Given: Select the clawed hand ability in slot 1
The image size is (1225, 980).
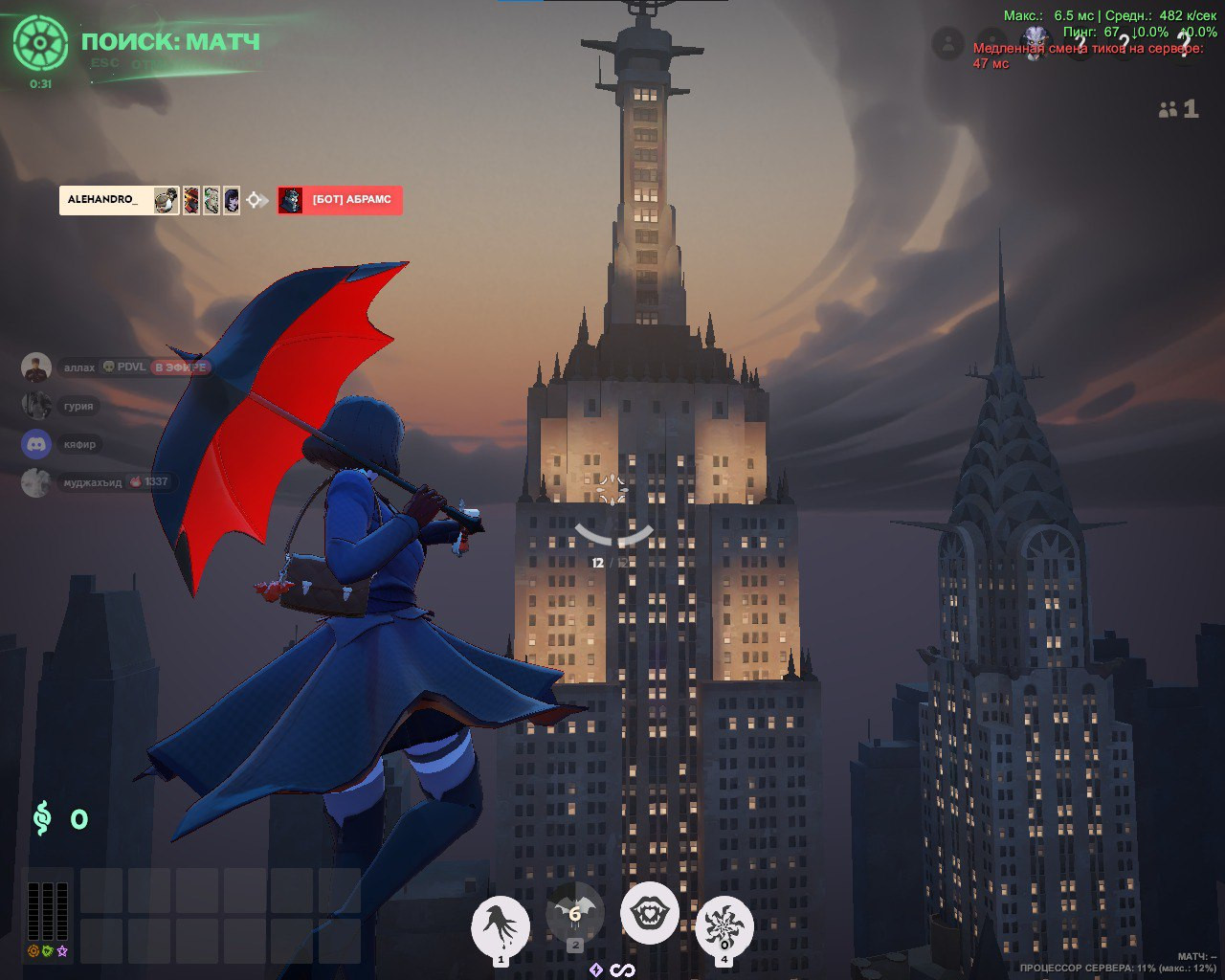Looking at the screenshot, I should point(500,926).
